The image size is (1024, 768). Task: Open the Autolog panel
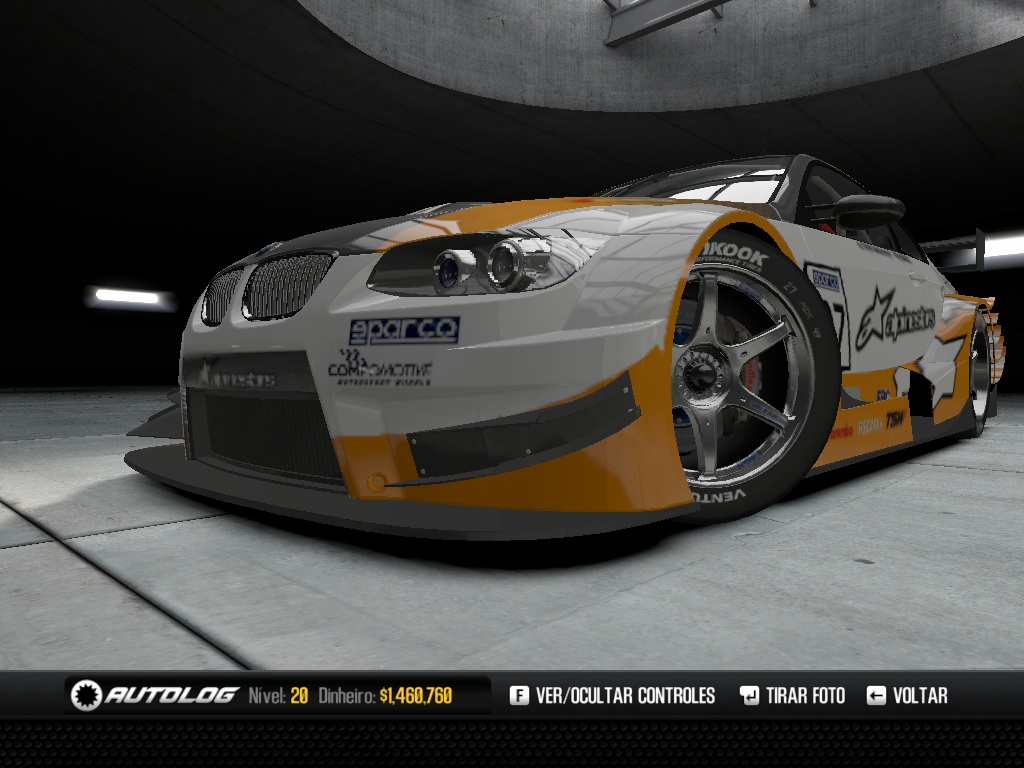point(155,695)
